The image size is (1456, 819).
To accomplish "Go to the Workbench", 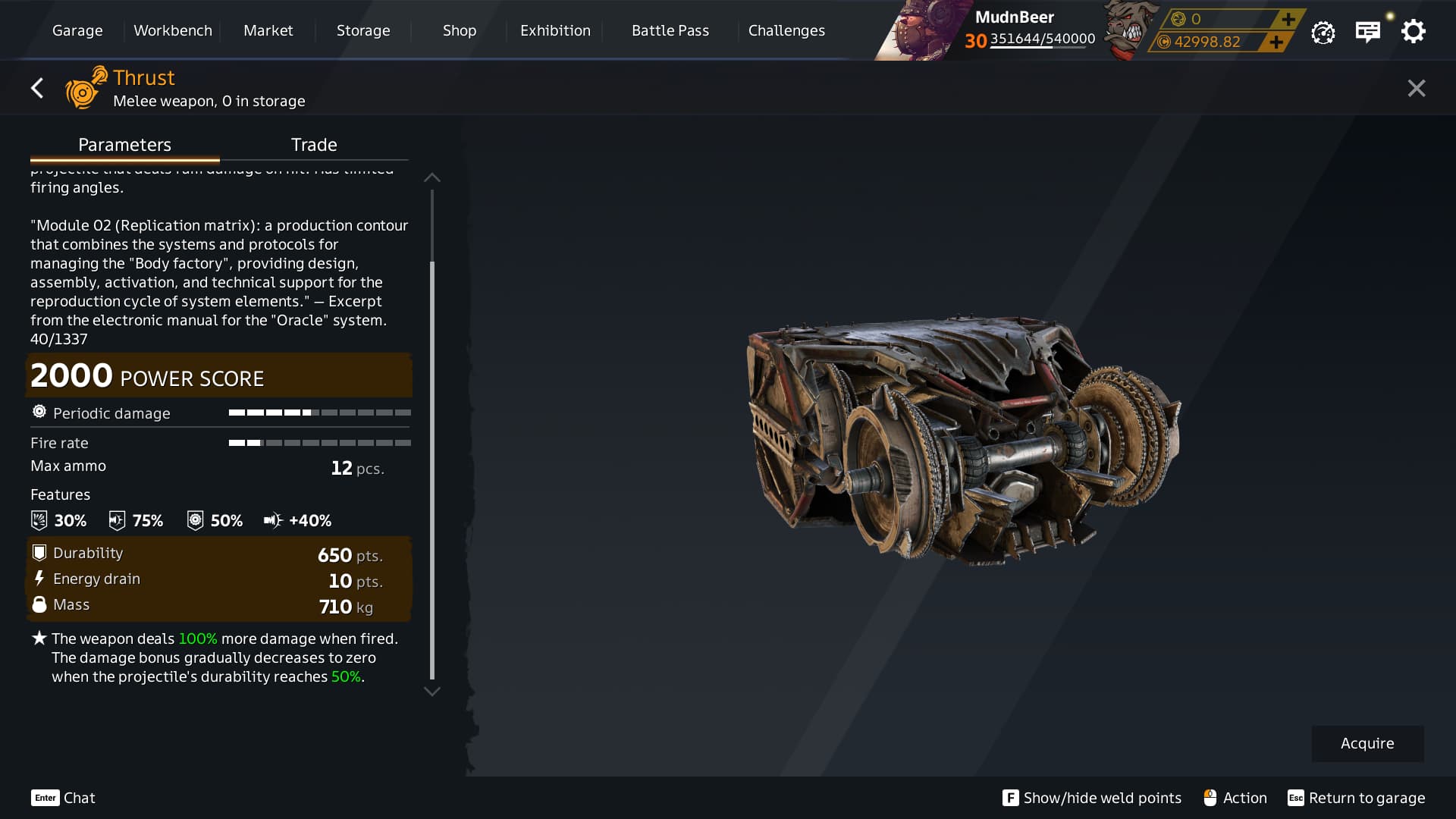I will (x=173, y=30).
